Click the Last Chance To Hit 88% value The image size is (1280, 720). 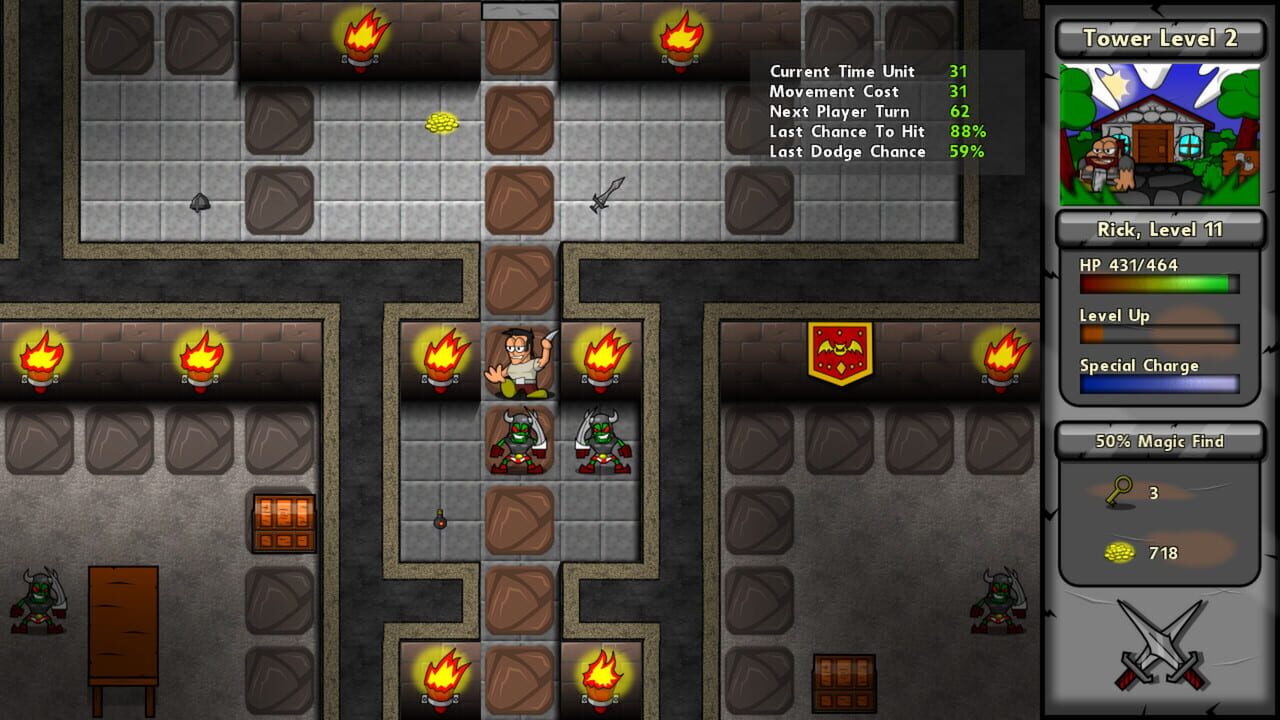point(970,131)
